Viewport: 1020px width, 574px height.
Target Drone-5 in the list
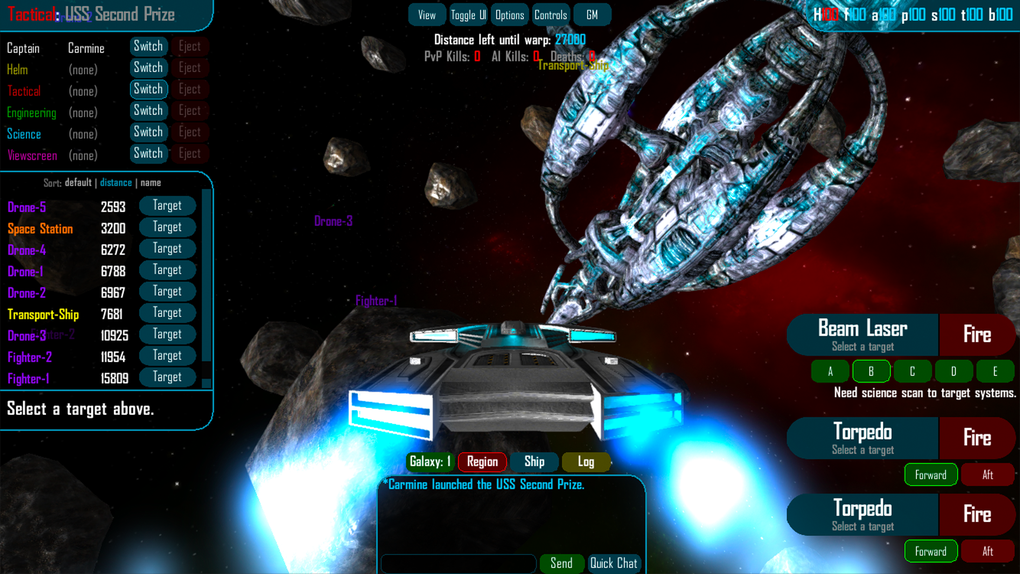point(167,206)
